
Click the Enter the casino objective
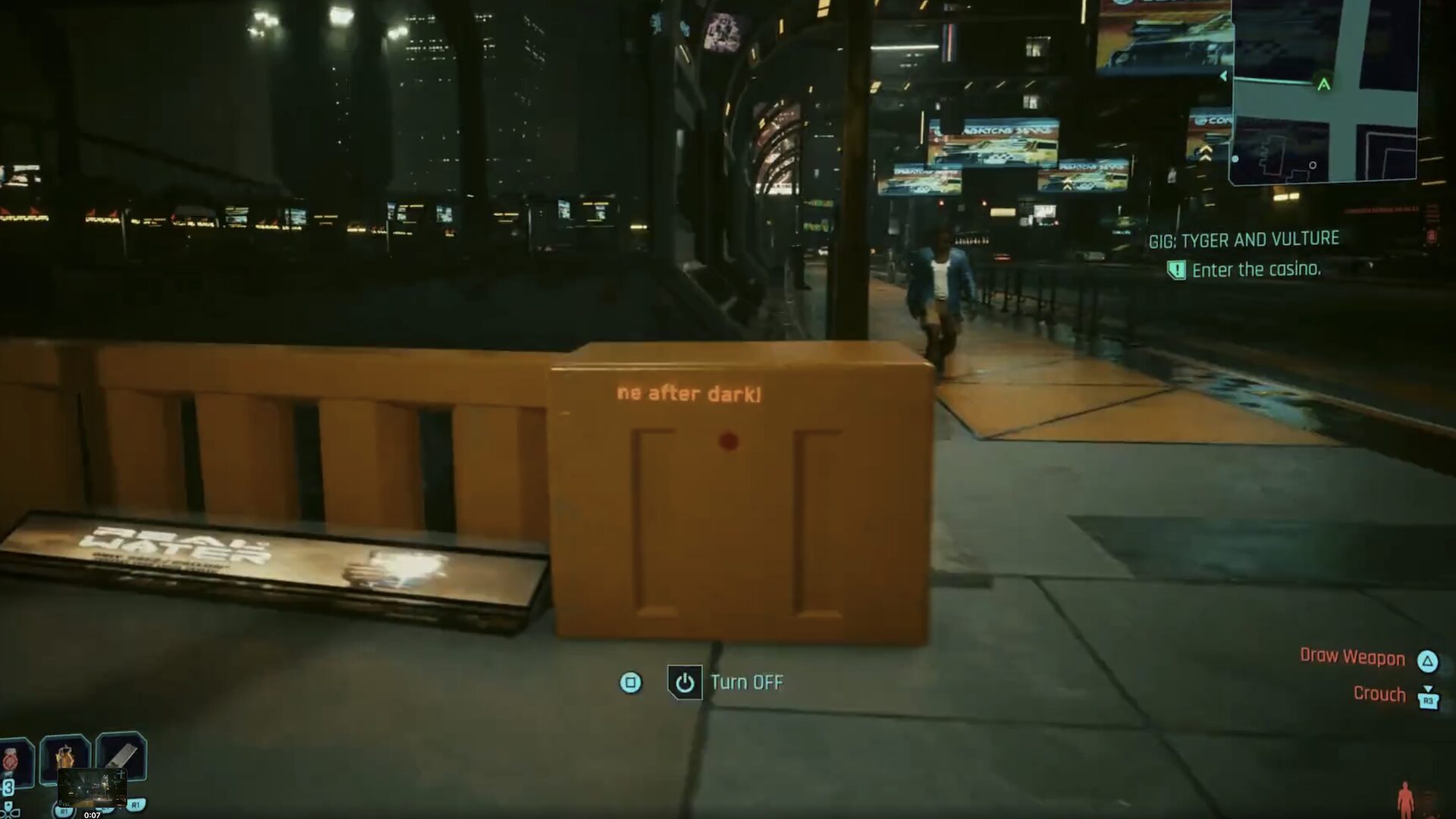[1255, 270]
